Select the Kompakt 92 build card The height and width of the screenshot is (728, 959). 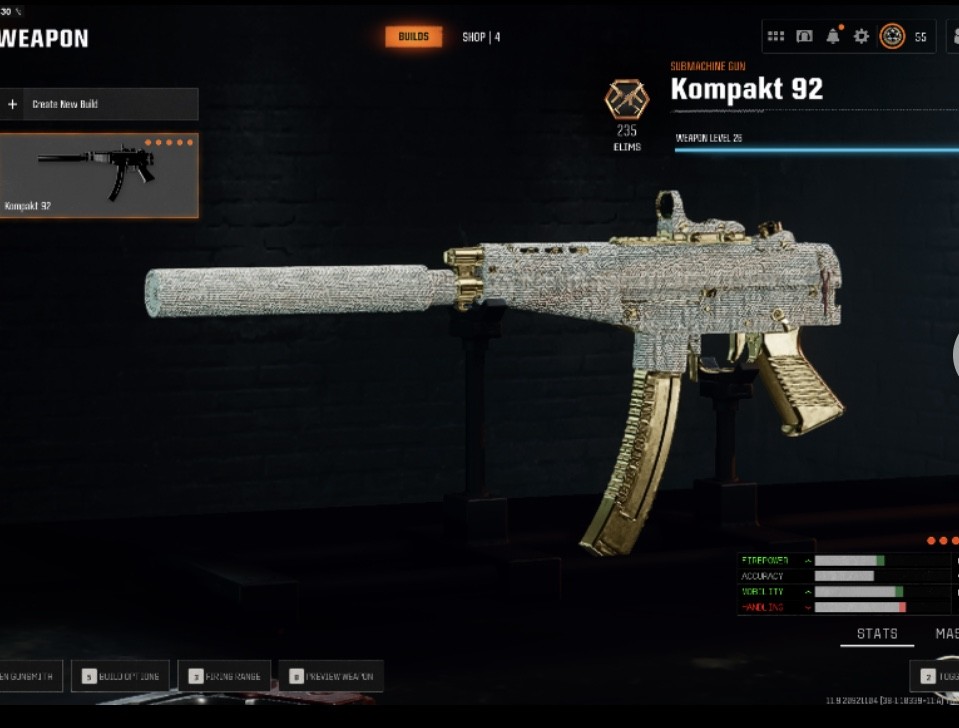click(x=99, y=176)
